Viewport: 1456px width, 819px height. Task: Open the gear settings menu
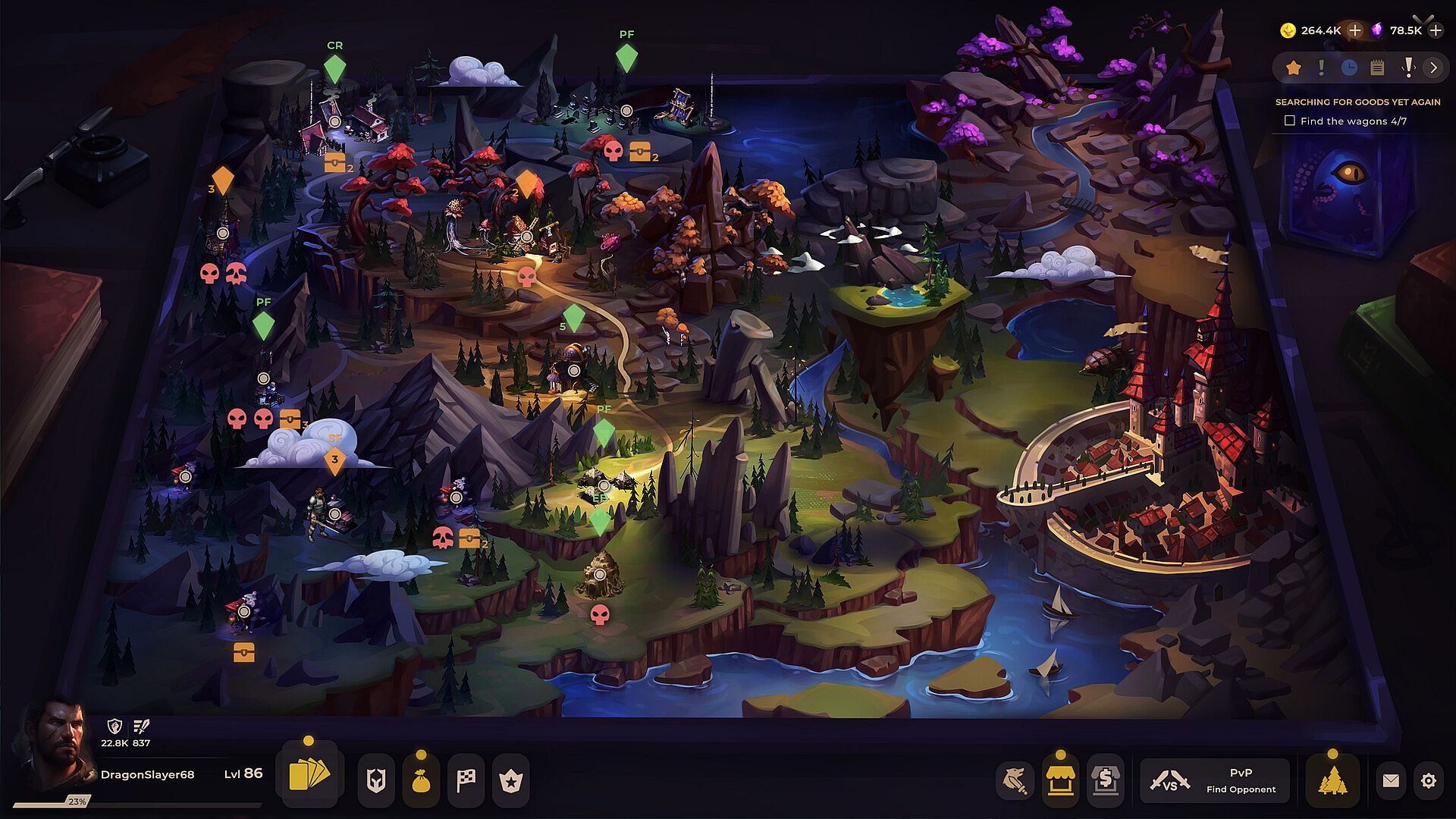(x=1429, y=780)
